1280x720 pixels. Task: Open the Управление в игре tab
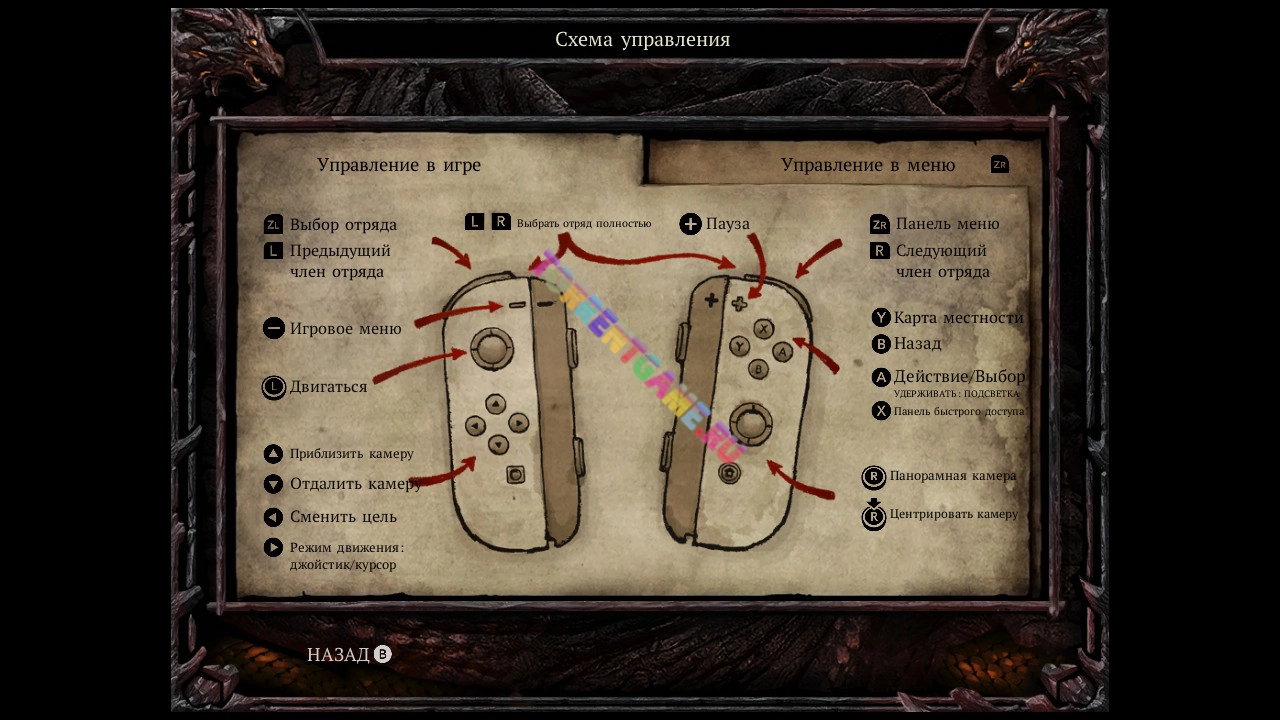click(400, 164)
